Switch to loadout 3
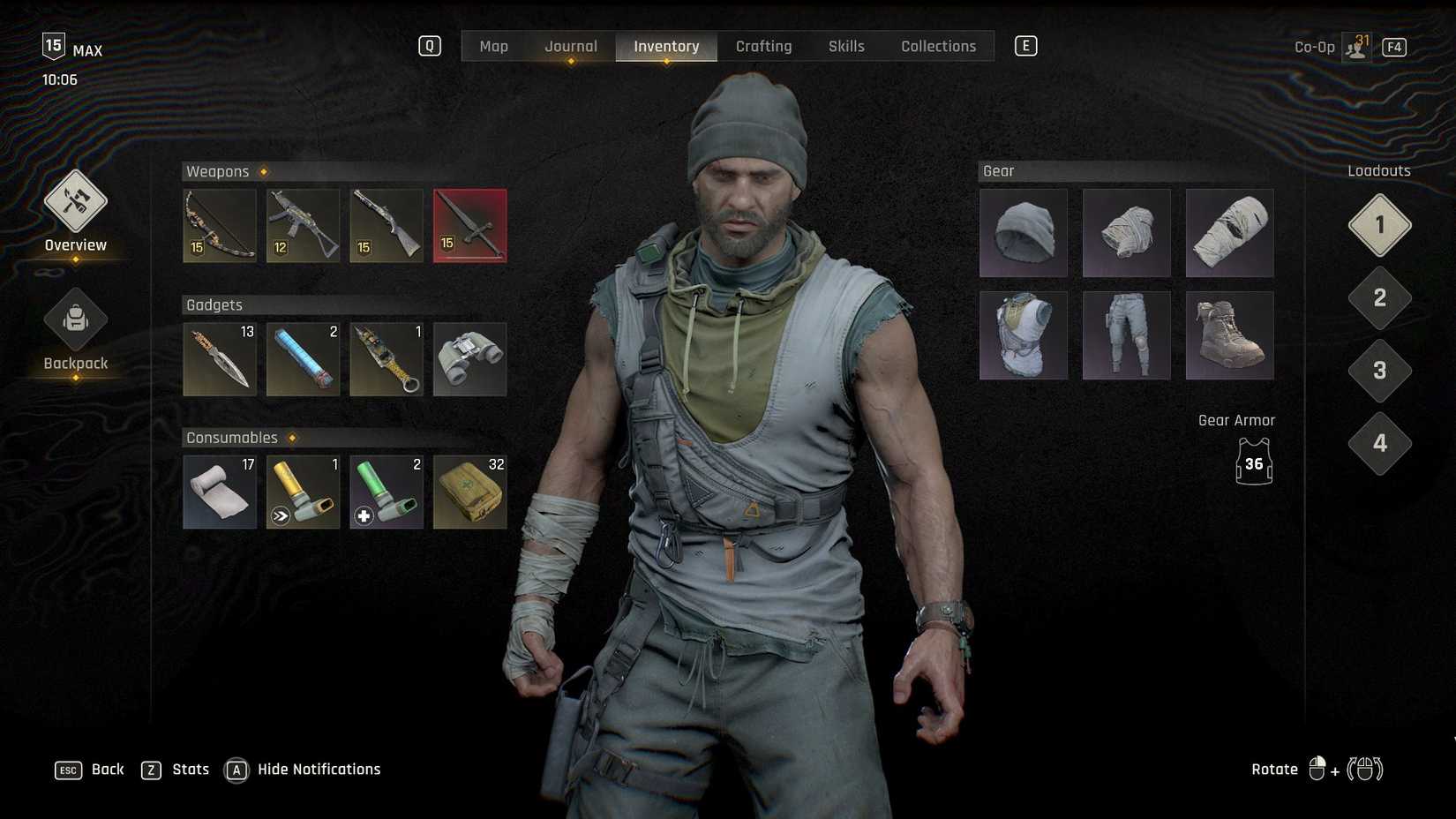Screen dimensions: 1456x819 click(1379, 371)
